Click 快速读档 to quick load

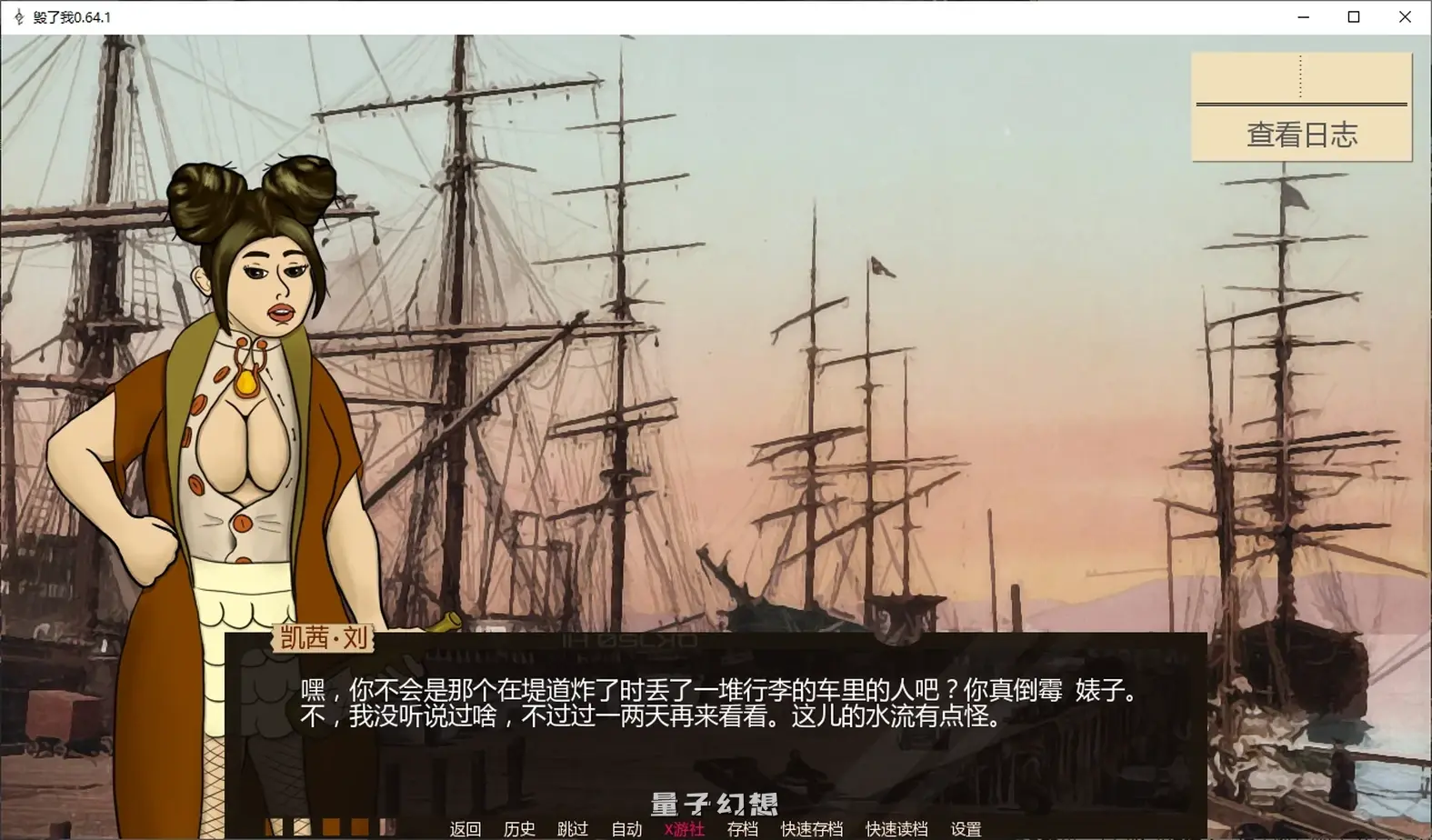click(895, 828)
